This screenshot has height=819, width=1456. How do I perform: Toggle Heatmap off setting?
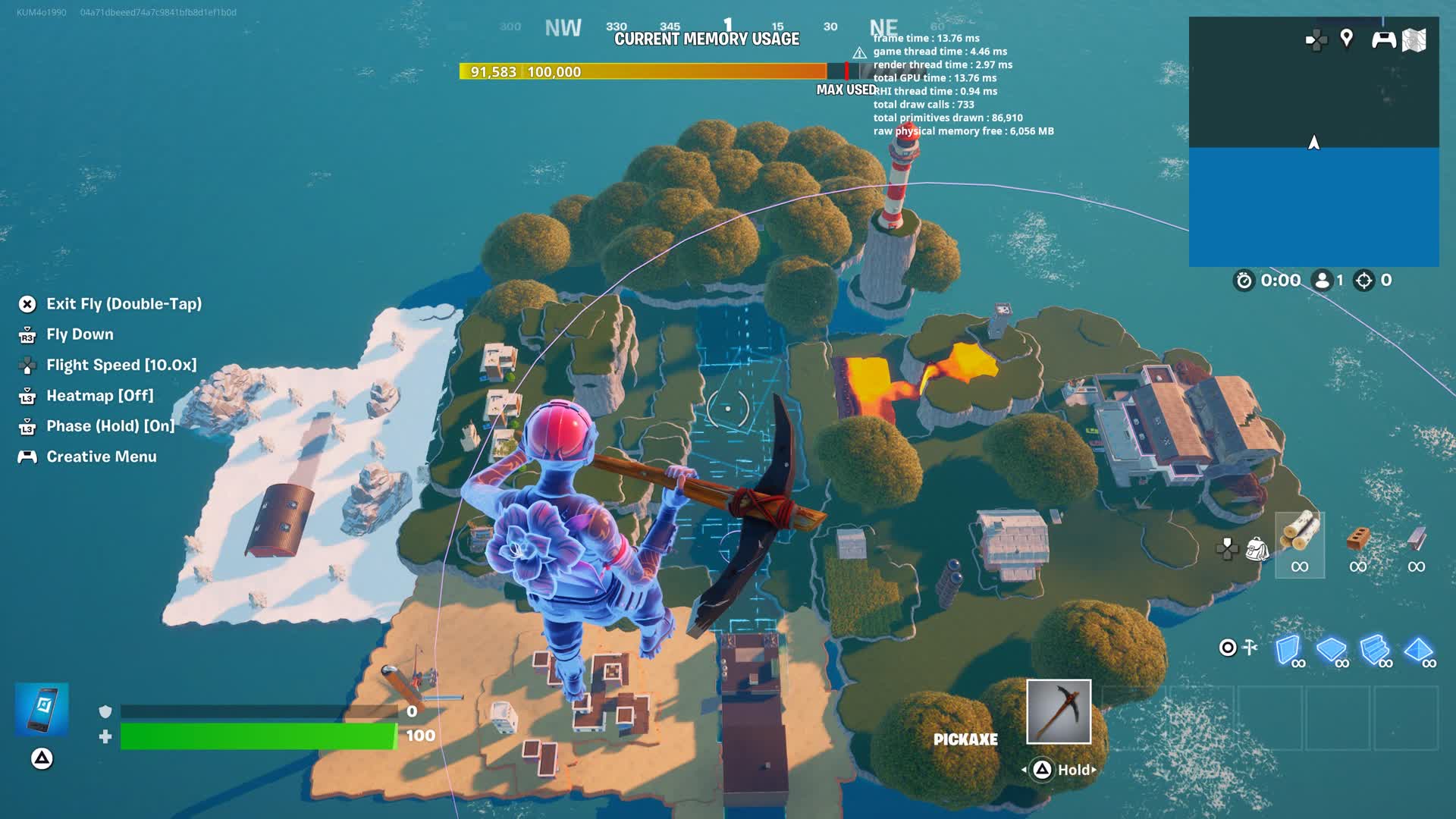[99, 395]
